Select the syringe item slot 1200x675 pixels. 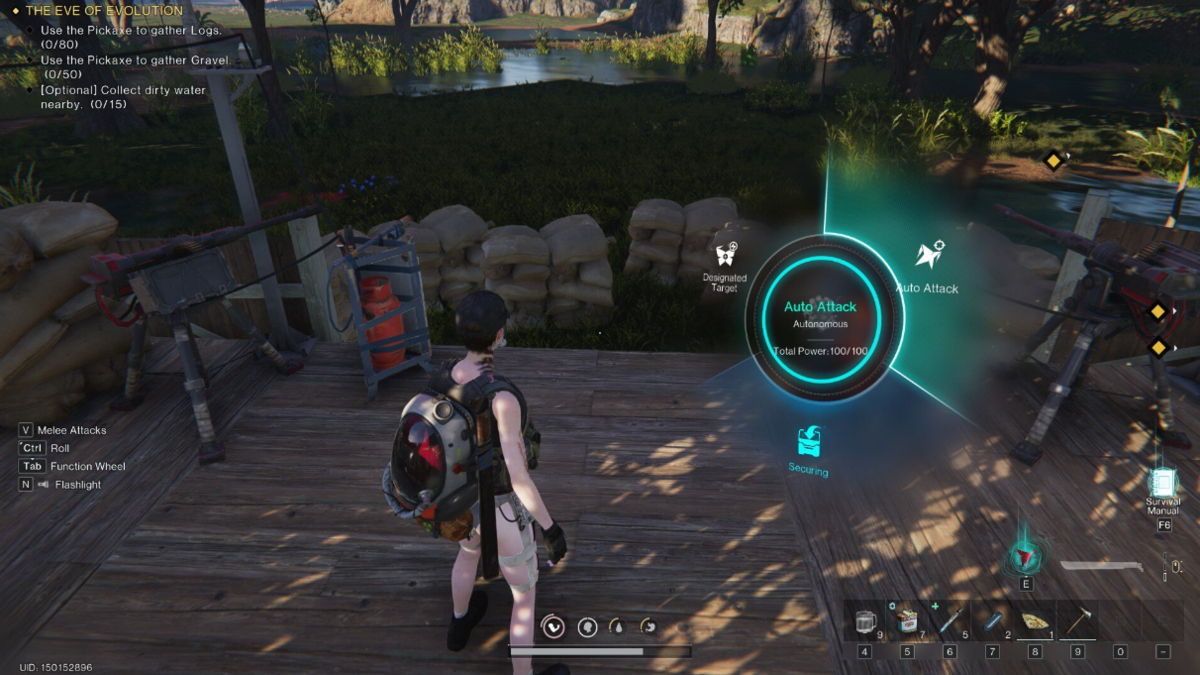[x=950, y=621]
